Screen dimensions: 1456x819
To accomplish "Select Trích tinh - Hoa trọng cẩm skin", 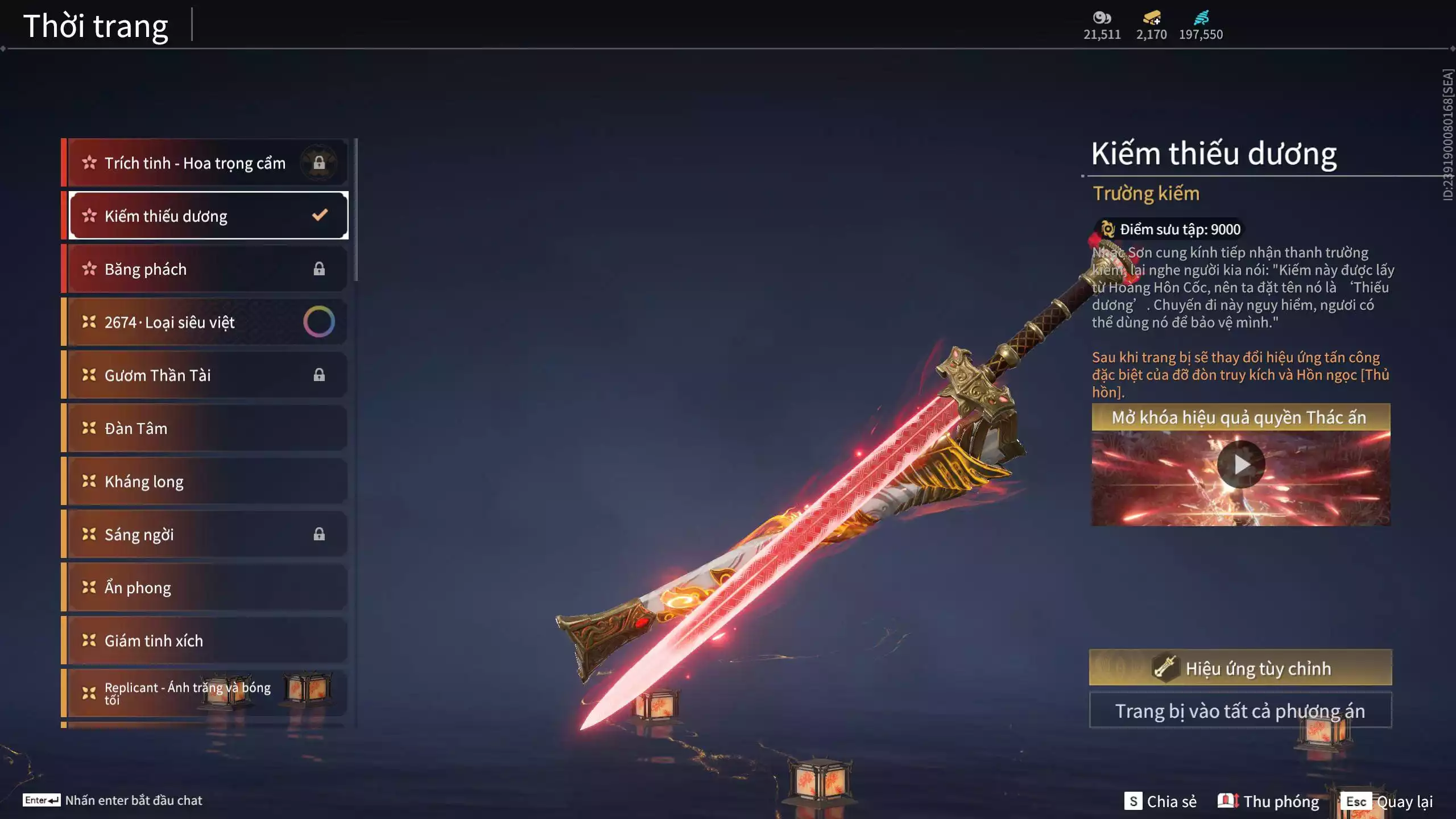I will [205, 163].
